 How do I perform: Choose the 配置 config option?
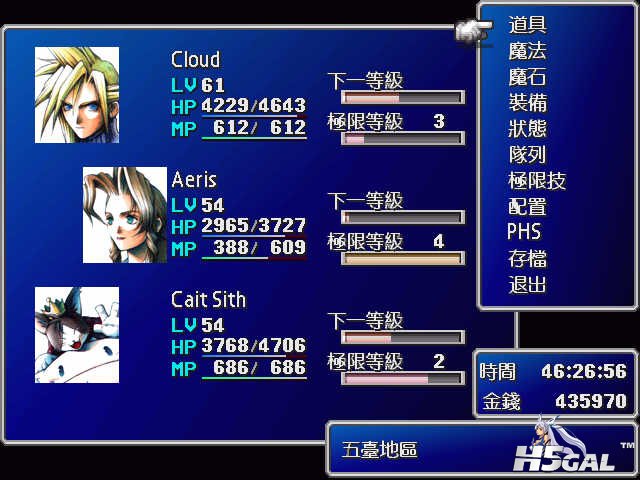click(527, 207)
